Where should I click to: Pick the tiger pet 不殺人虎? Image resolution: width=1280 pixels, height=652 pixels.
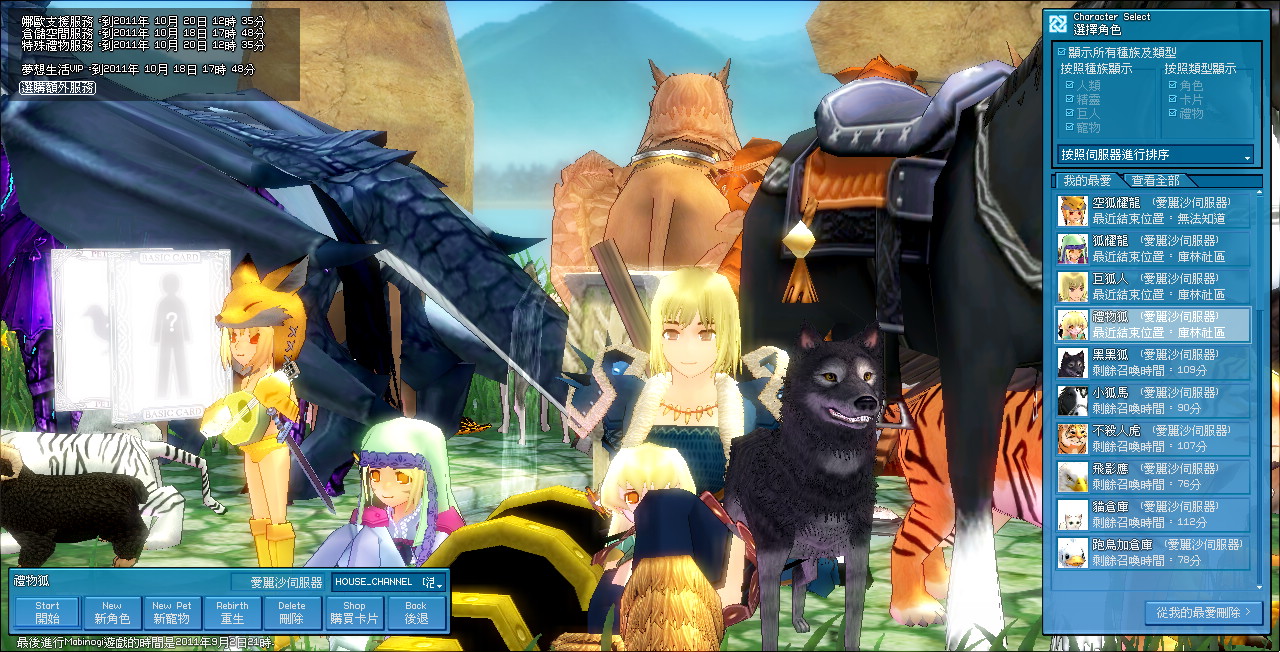point(1153,438)
